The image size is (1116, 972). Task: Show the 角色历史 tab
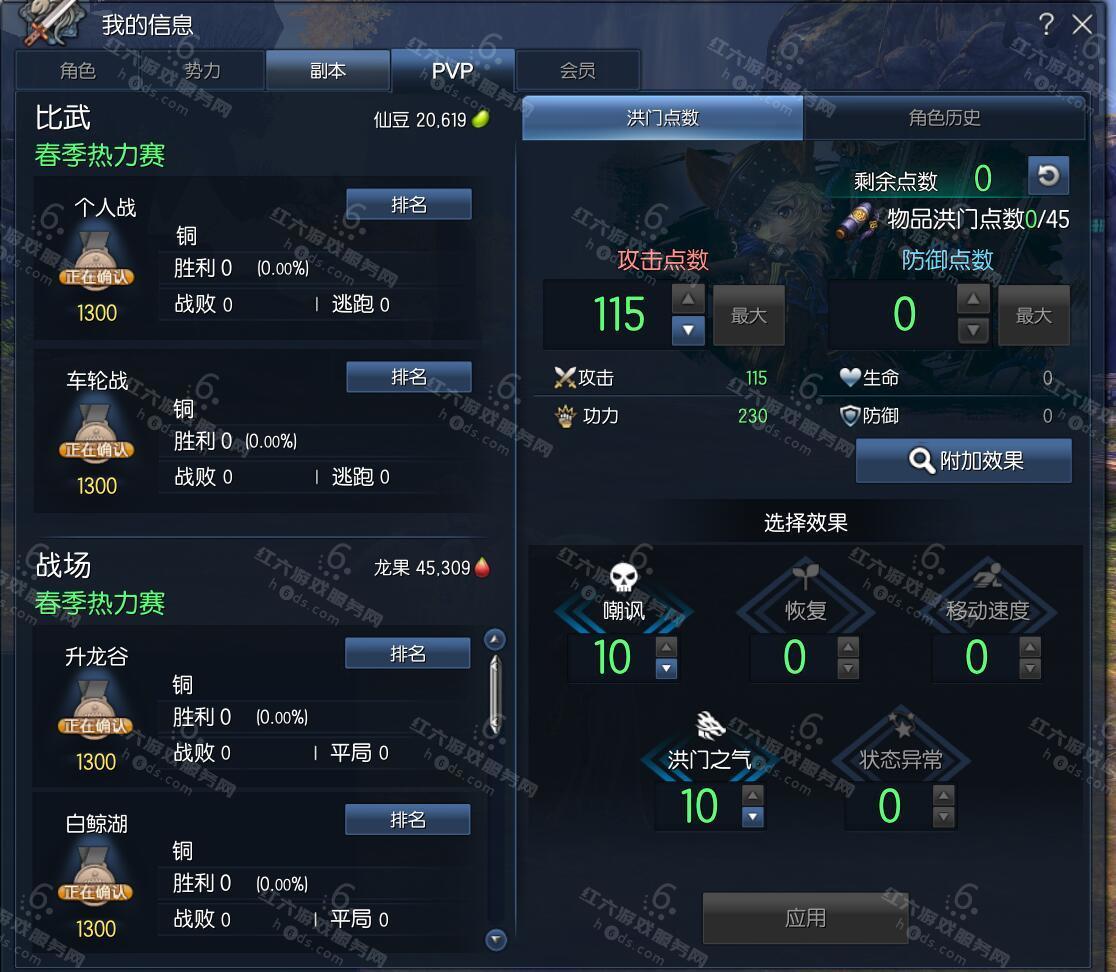pos(944,118)
